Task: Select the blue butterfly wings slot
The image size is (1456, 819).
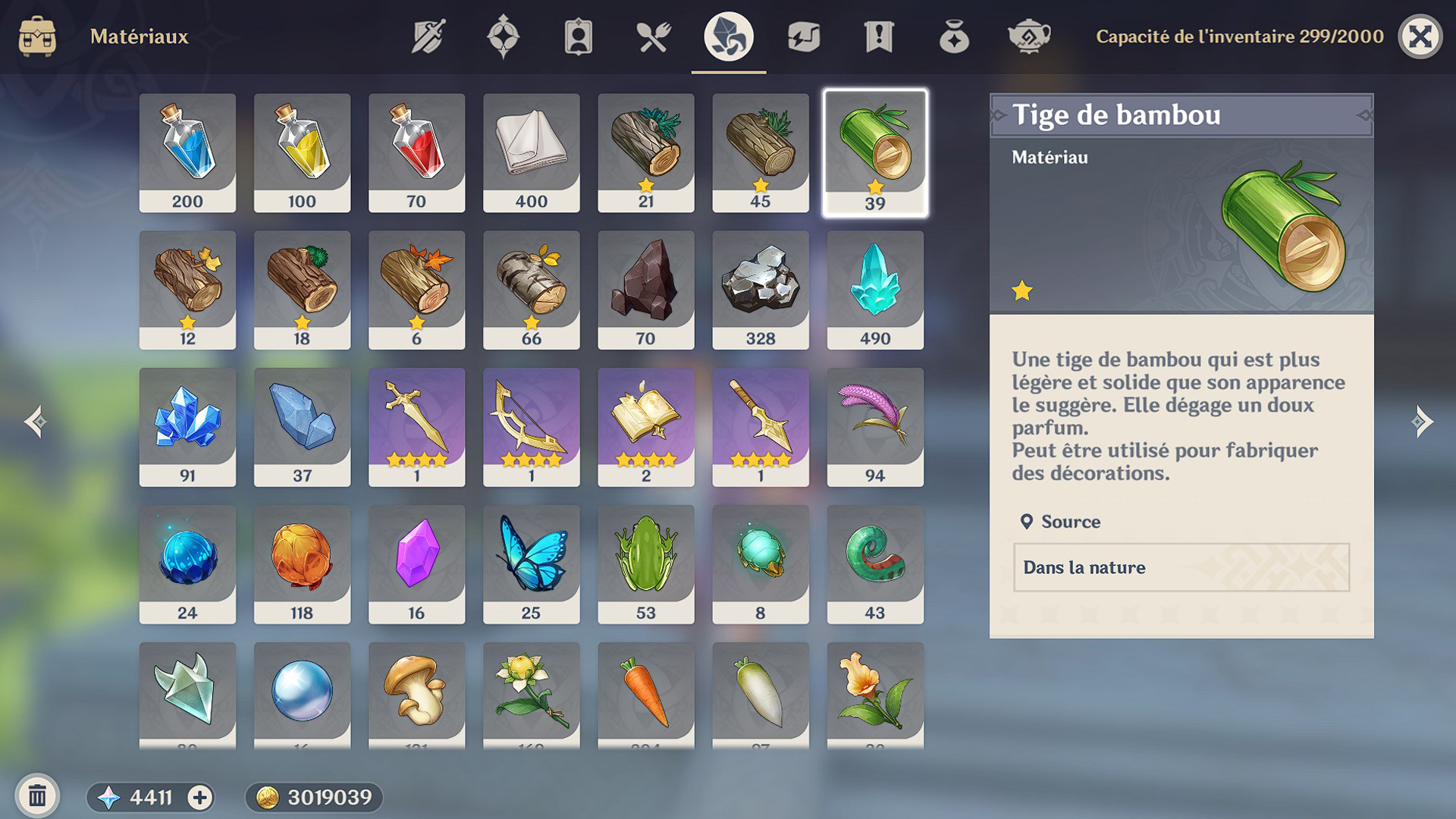Action: point(531,563)
